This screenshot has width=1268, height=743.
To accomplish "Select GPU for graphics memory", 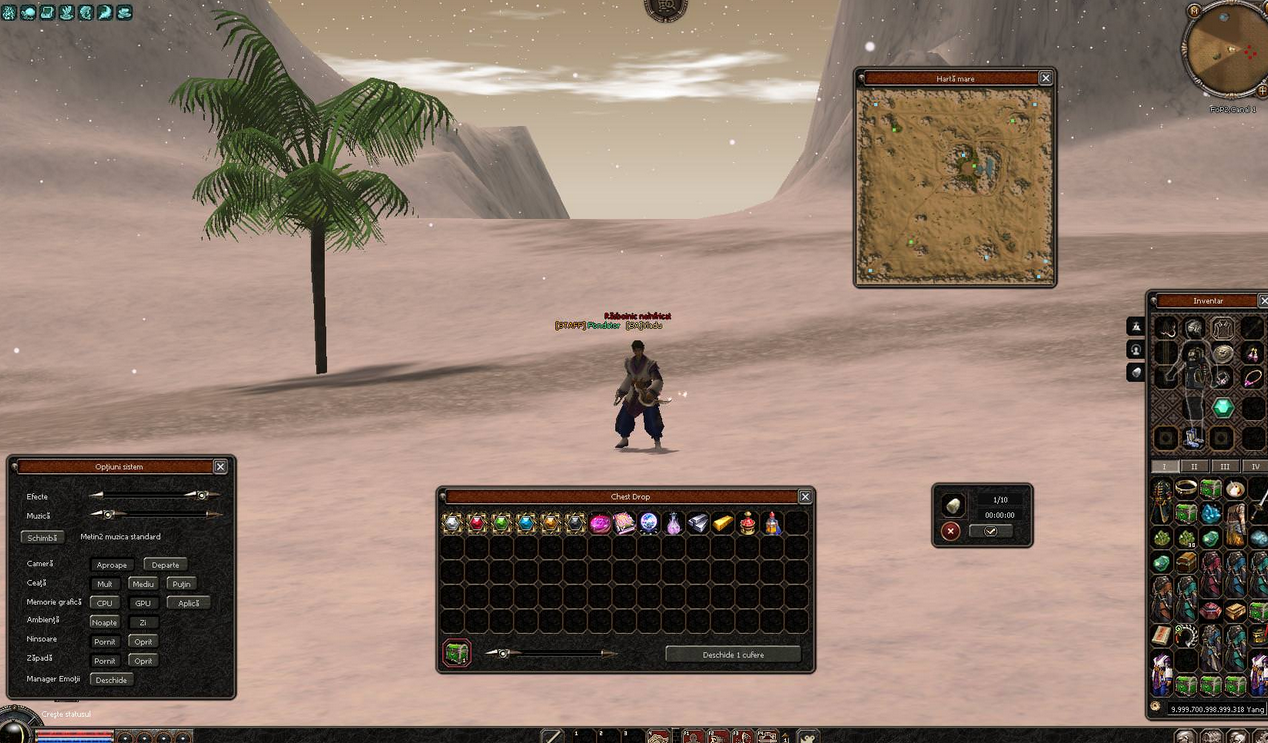I will [143, 603].
